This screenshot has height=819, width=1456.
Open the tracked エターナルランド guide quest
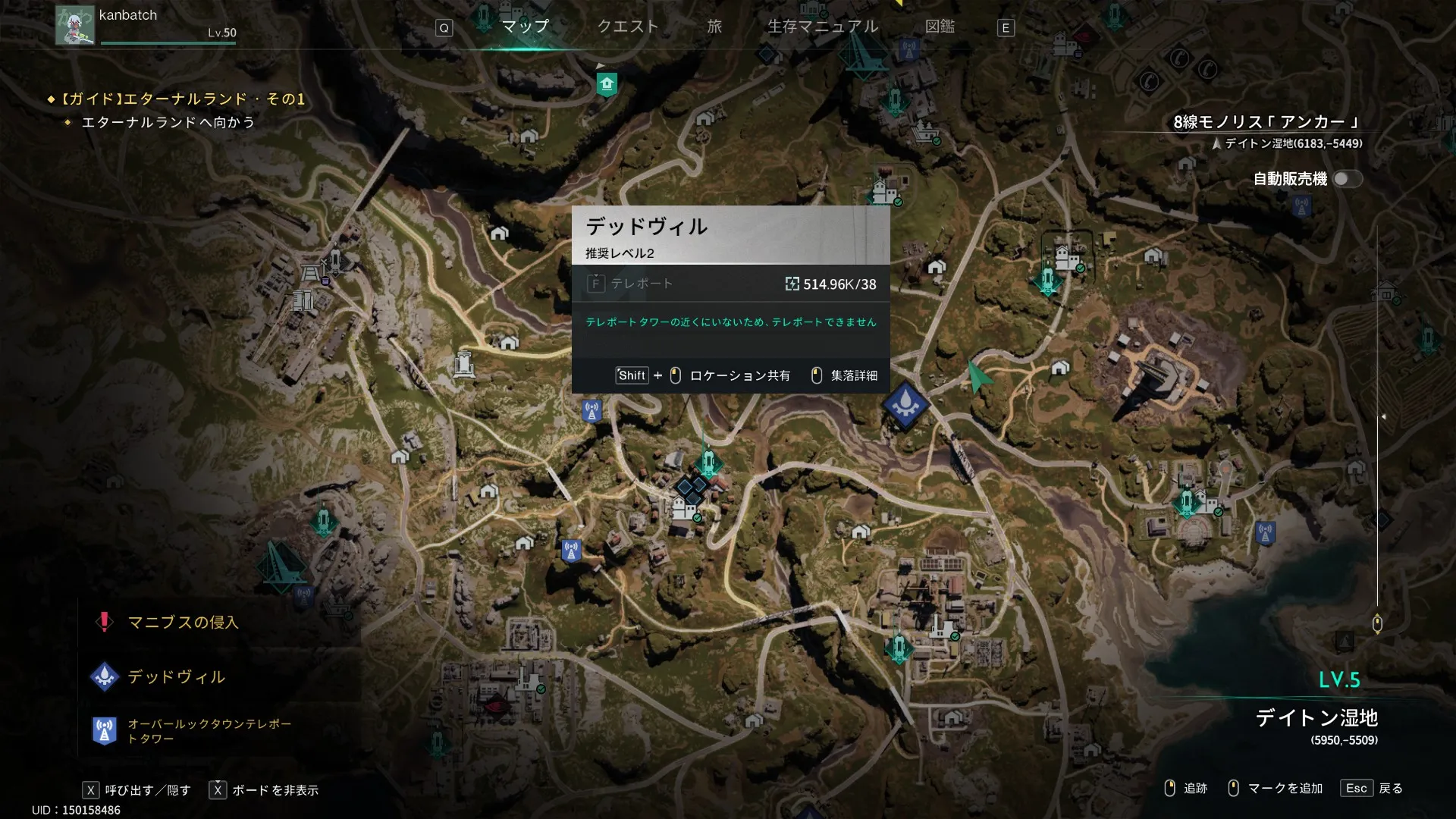tap(182, 99)
